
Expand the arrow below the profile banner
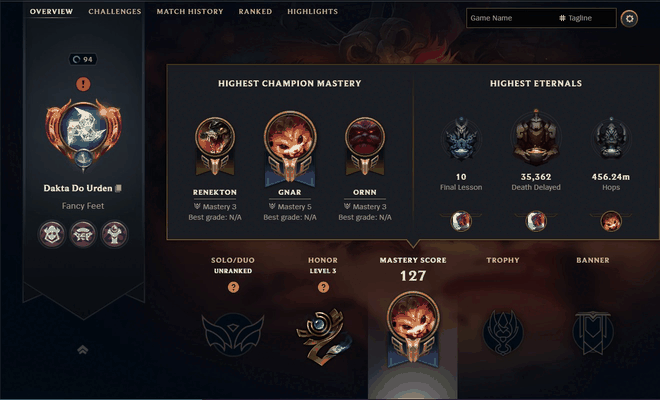pos(82,349)
